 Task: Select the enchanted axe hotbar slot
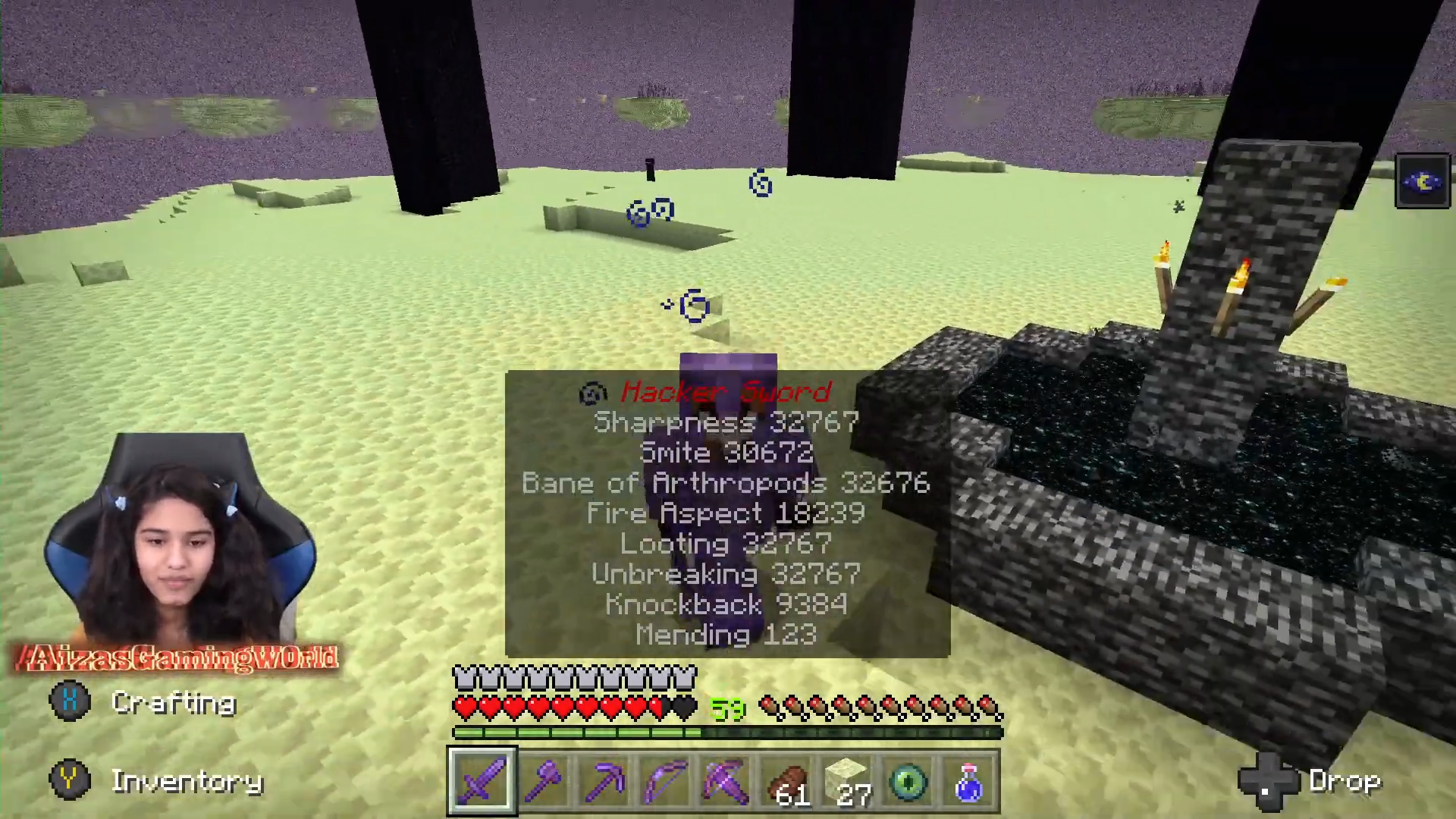point(544,781)
